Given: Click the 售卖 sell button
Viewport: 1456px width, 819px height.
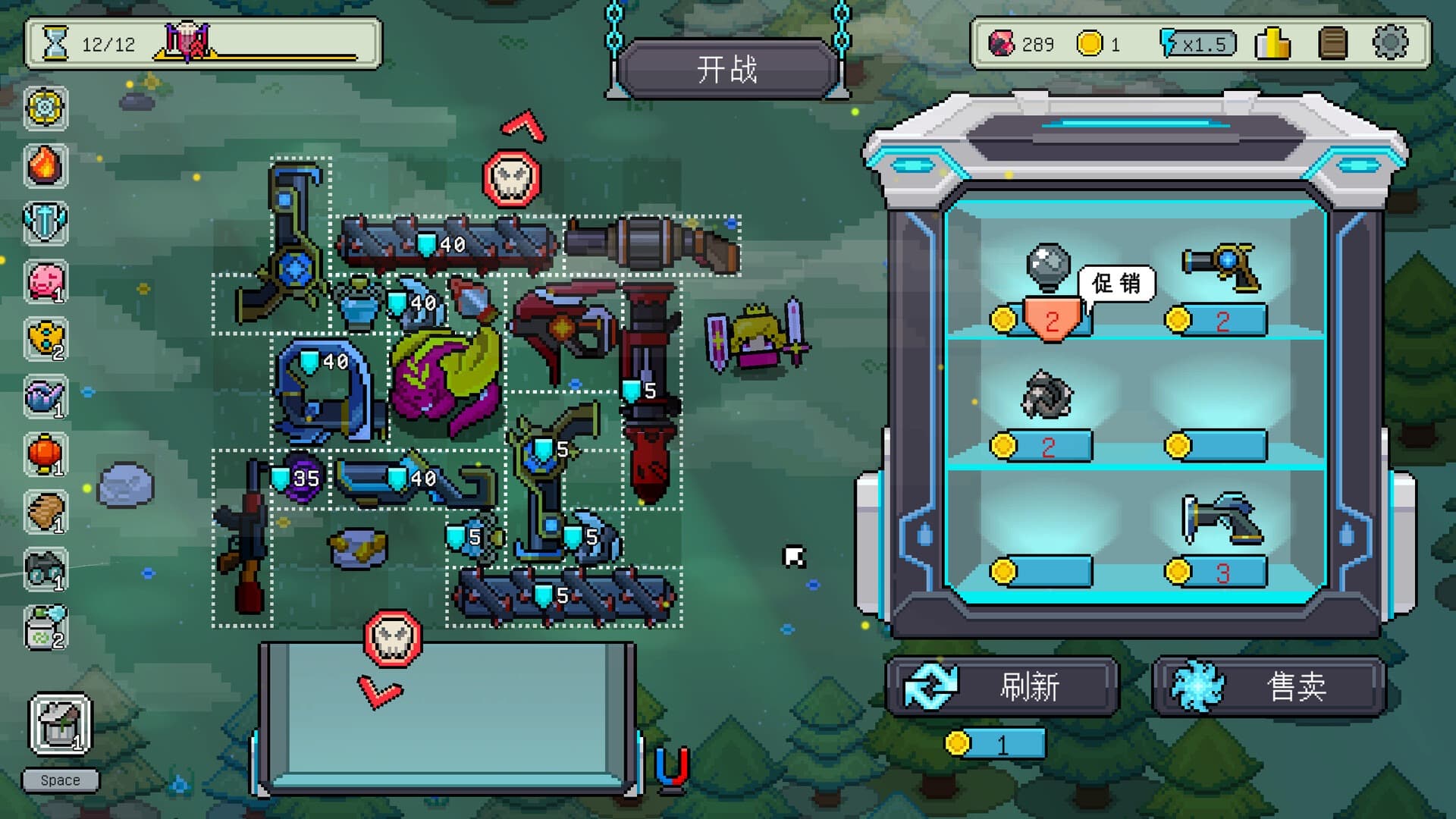Looking at the screenshot, I should [x=1269, y=686].
